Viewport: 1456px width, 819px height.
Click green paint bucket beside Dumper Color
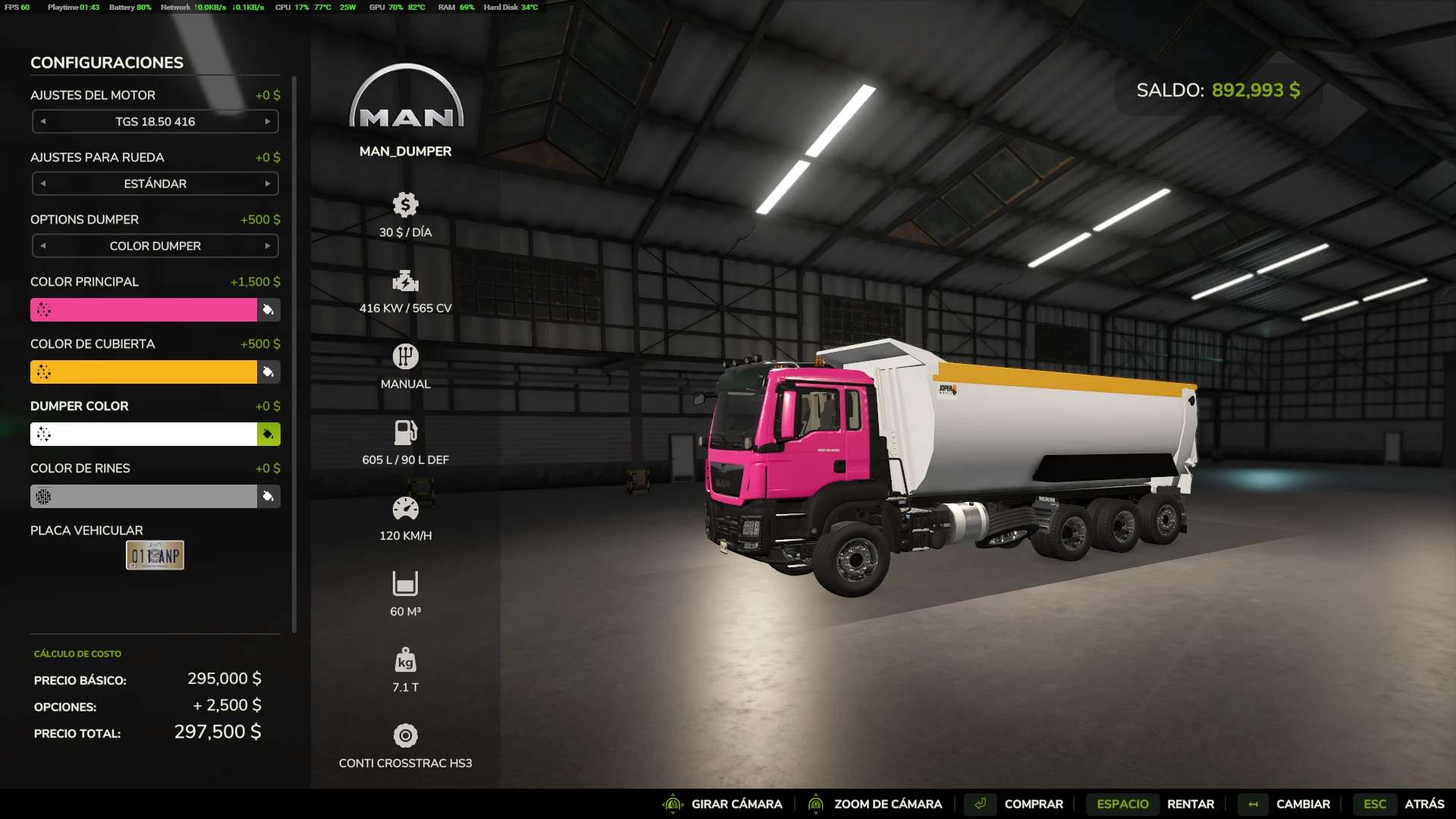click(268, 434)
